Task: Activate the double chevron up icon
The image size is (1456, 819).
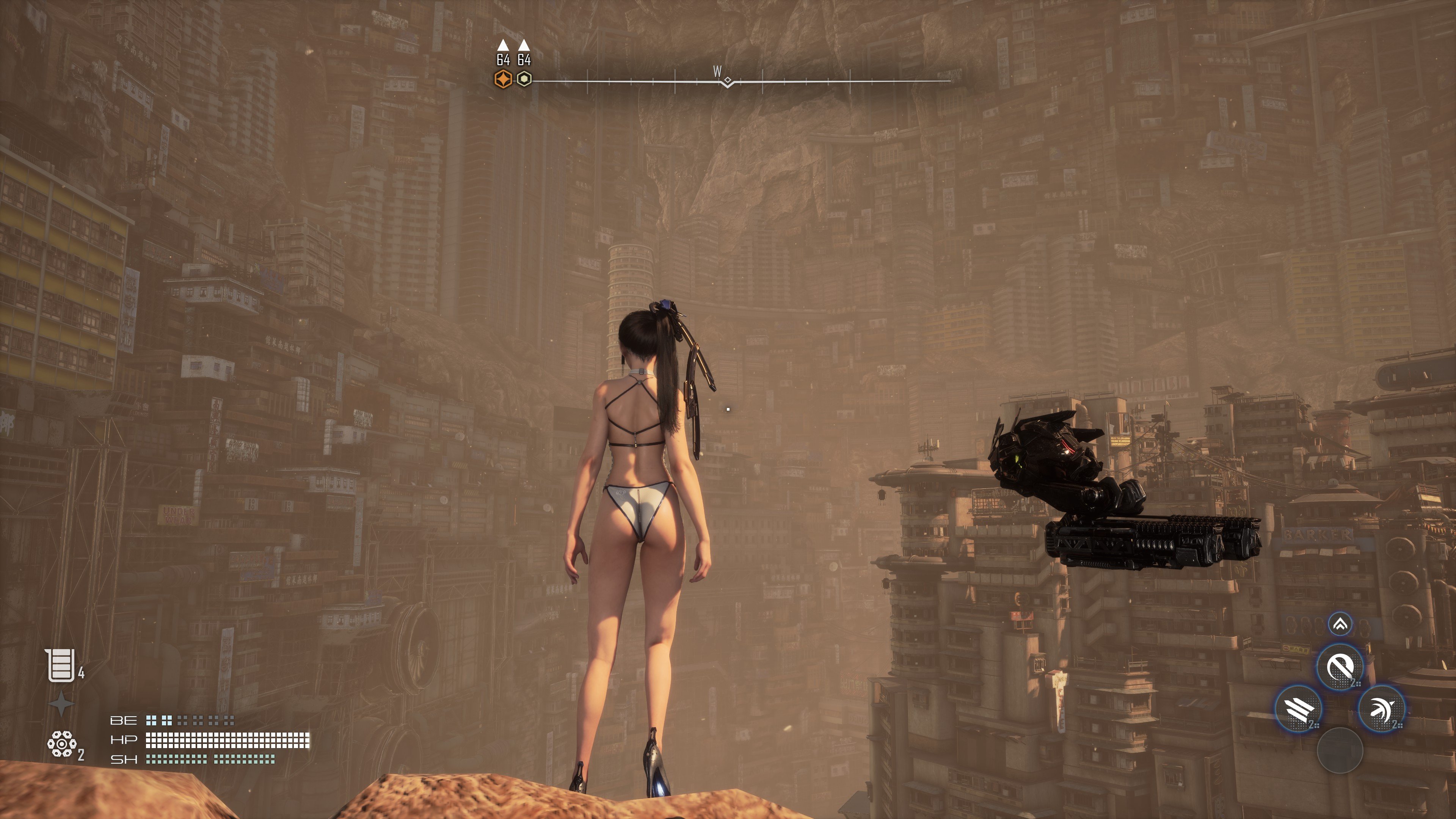Action: 1340,624
